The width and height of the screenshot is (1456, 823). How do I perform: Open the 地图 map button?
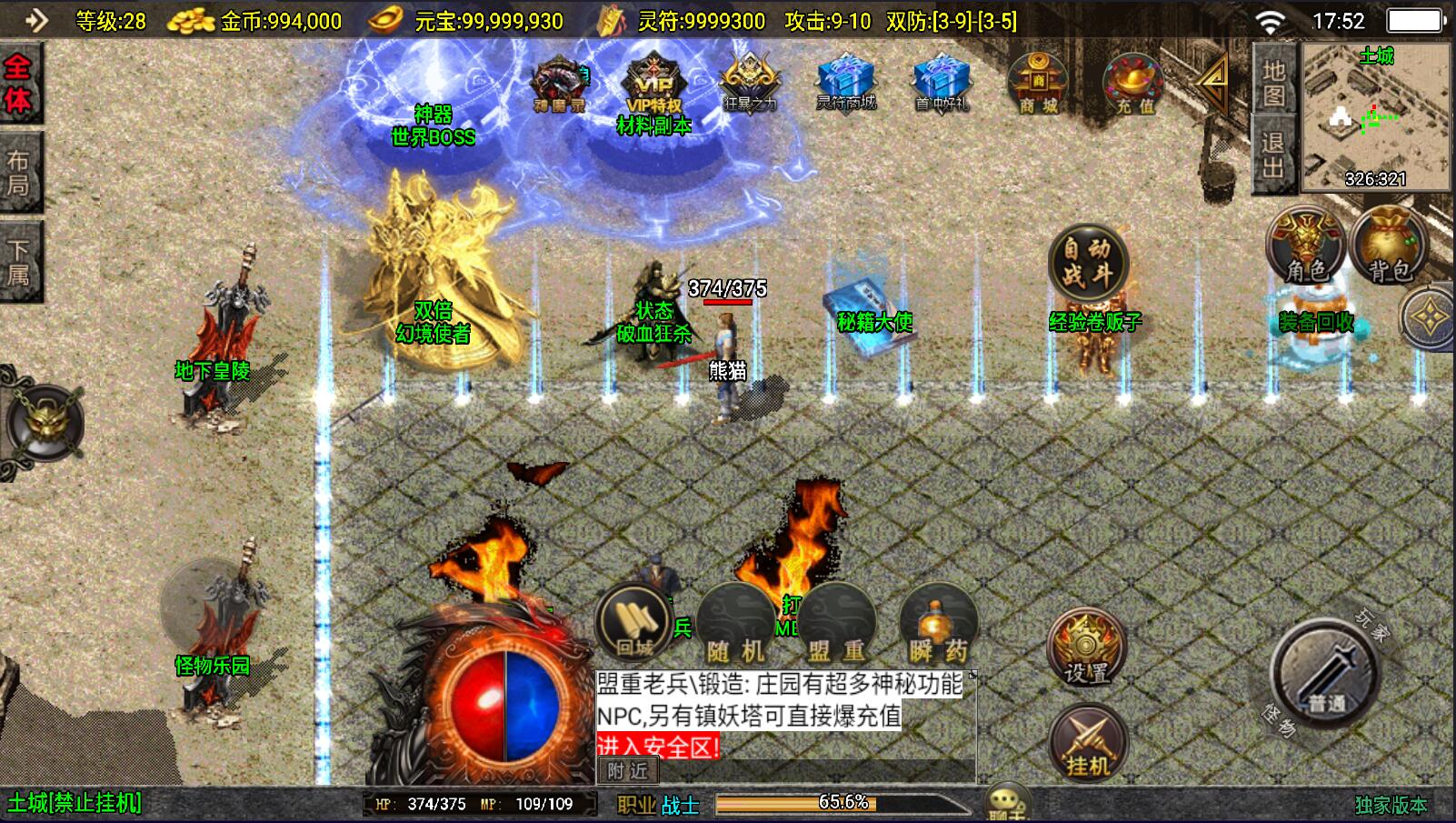1273,82
